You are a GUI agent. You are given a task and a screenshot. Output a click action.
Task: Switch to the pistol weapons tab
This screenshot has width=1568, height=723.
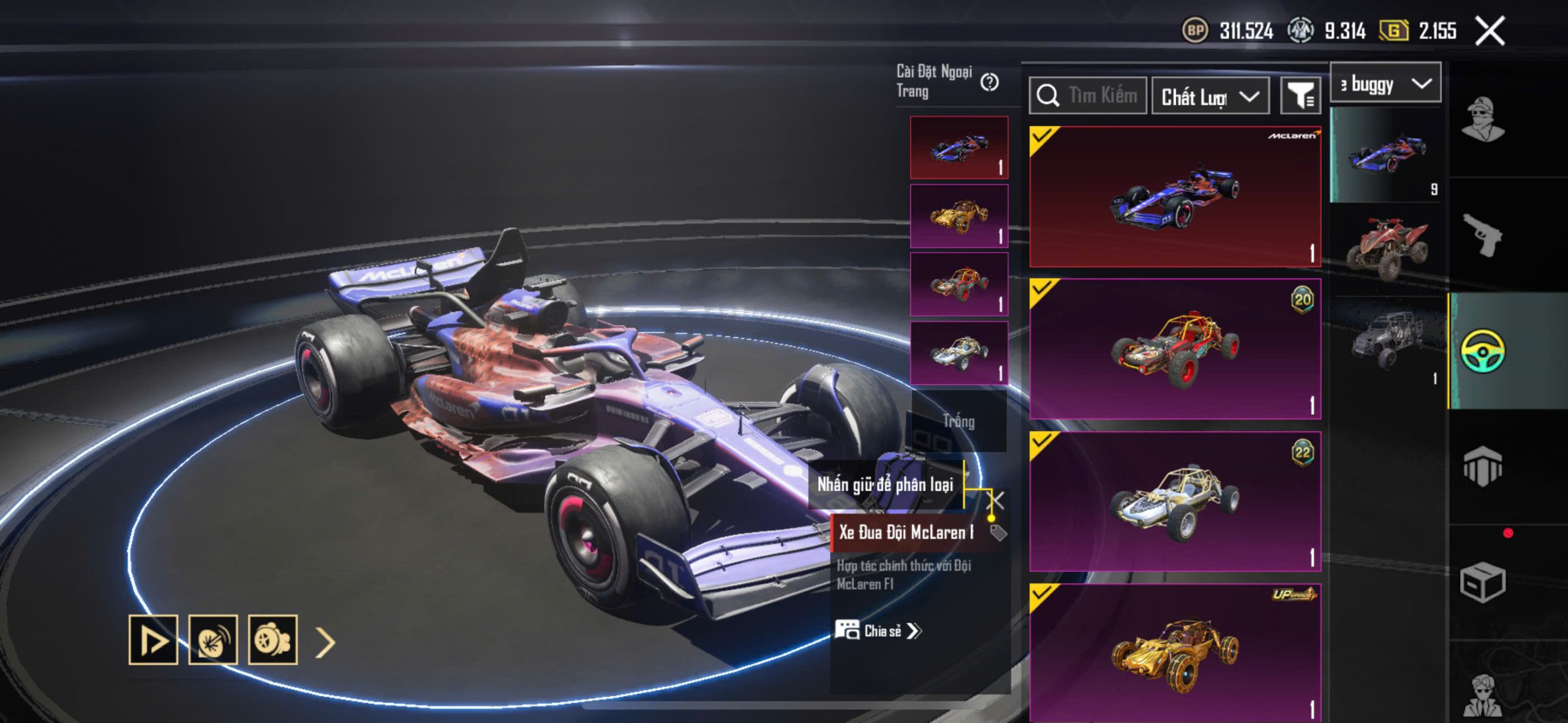tap(1482, 236)
